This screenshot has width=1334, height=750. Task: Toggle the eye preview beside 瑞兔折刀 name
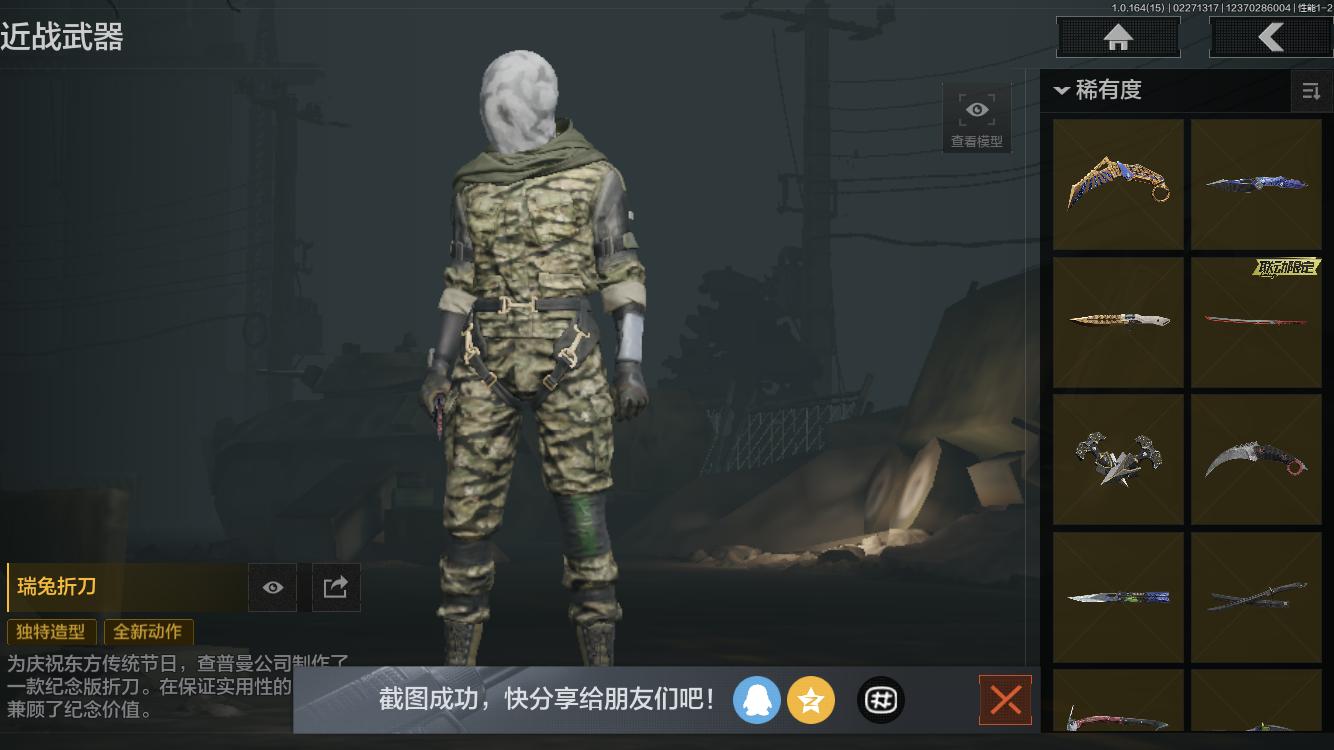tap(272, 587)
